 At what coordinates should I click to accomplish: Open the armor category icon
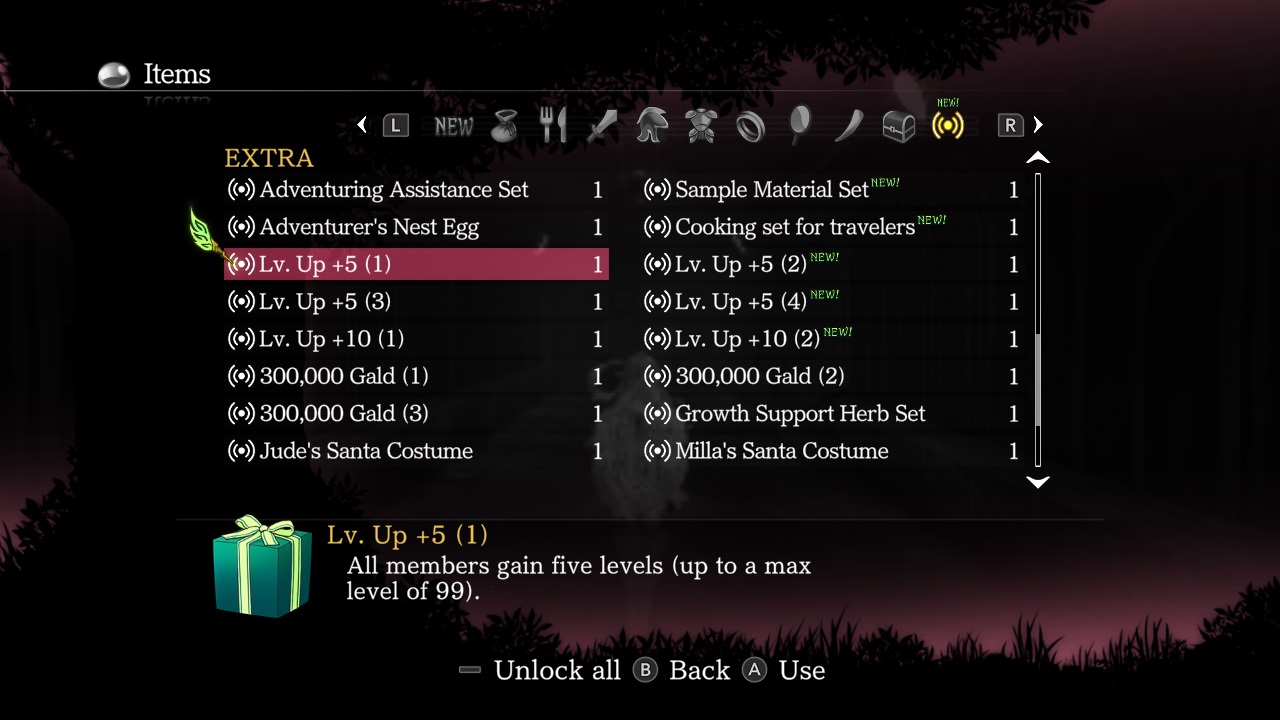(701, 125)
